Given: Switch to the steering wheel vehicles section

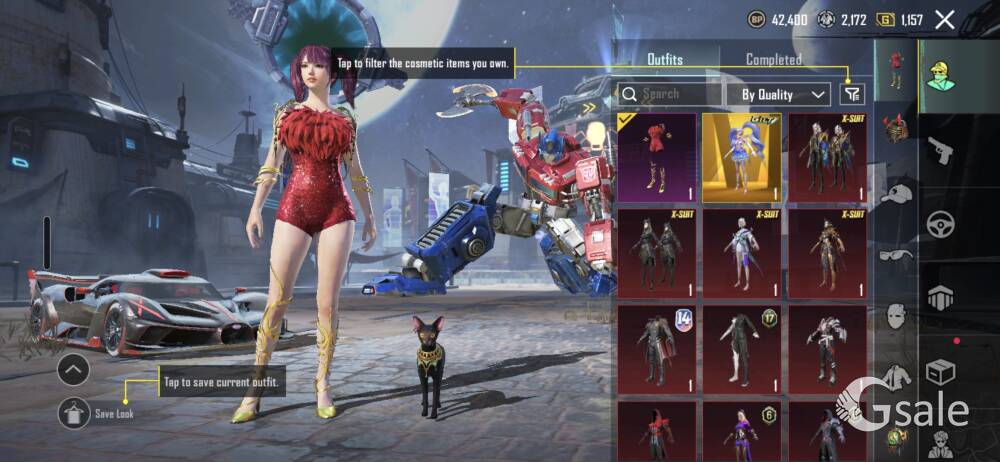Looking at the screenshot, I should tap(939, 223).
